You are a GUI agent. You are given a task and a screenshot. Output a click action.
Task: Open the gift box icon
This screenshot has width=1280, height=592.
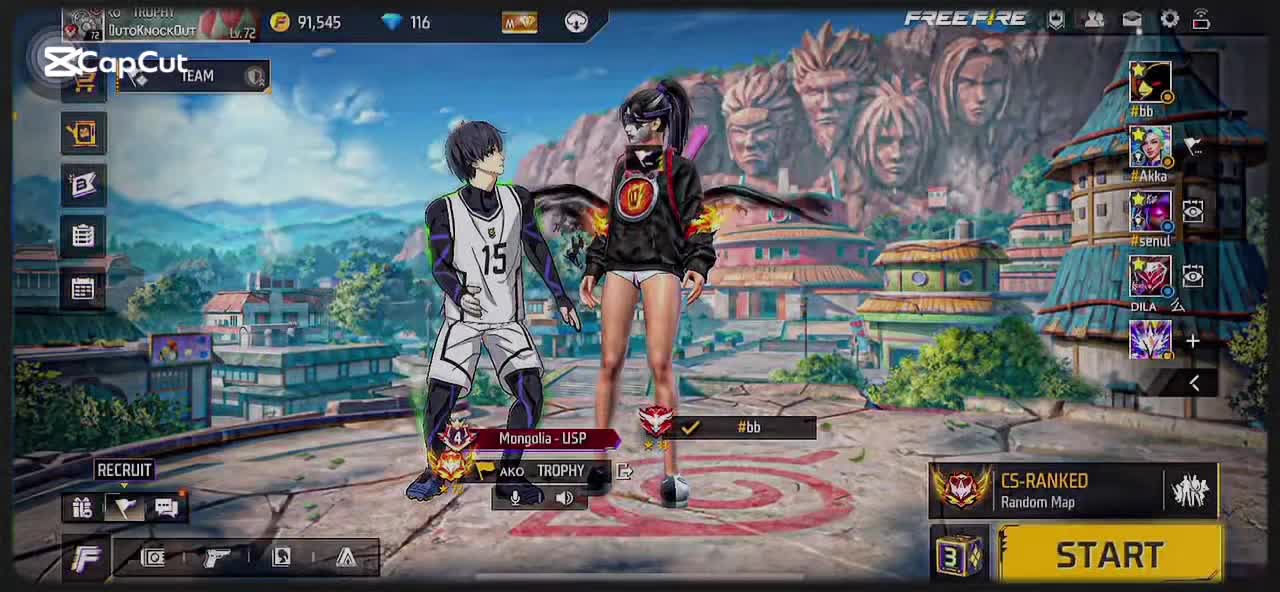pyautogui.click(x=82, y=507)
